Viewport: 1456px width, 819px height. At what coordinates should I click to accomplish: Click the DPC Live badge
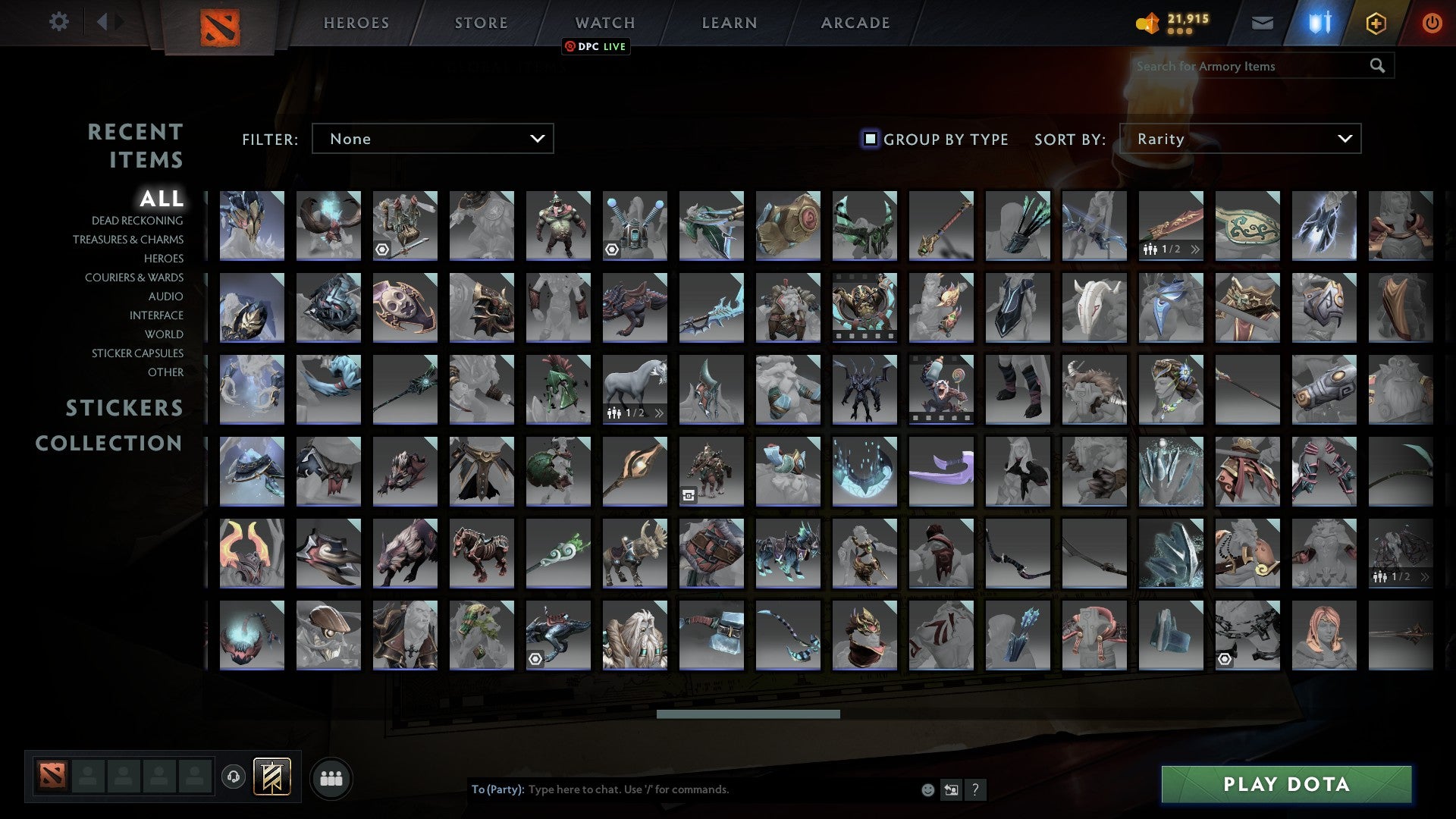pos(595,46)
